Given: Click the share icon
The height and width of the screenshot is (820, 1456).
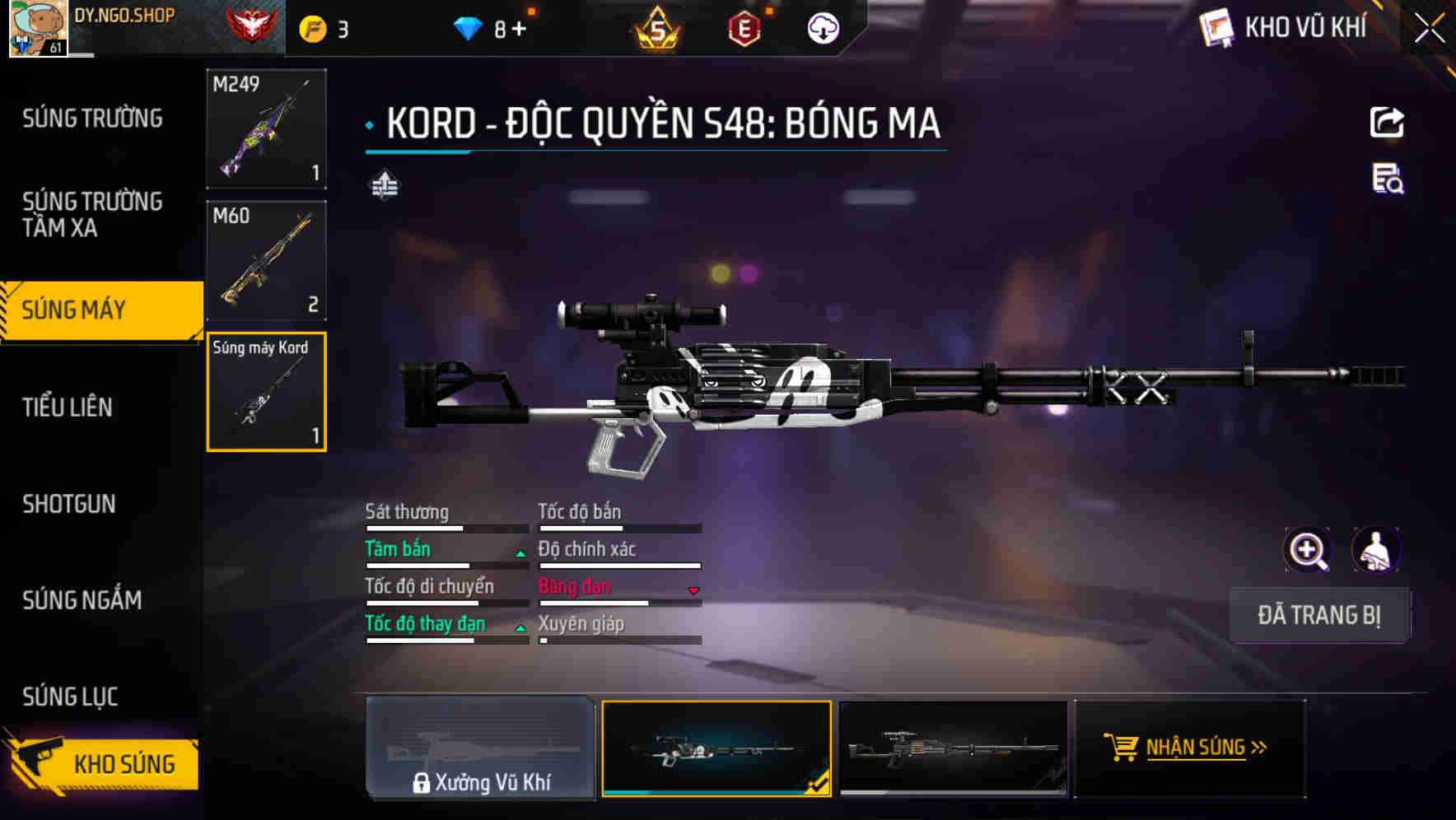Looking at the screenshot, I should [1387, 123].
